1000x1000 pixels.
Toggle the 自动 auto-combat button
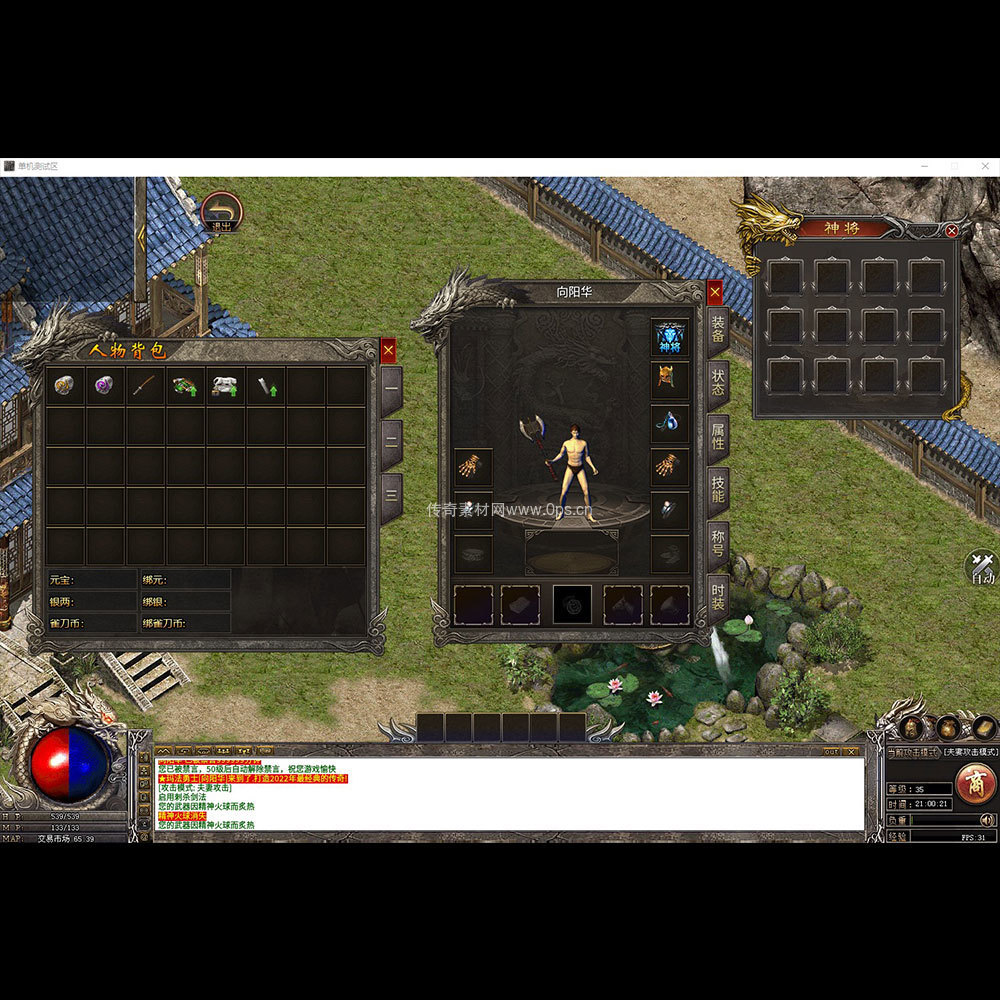tap(982, 568)
